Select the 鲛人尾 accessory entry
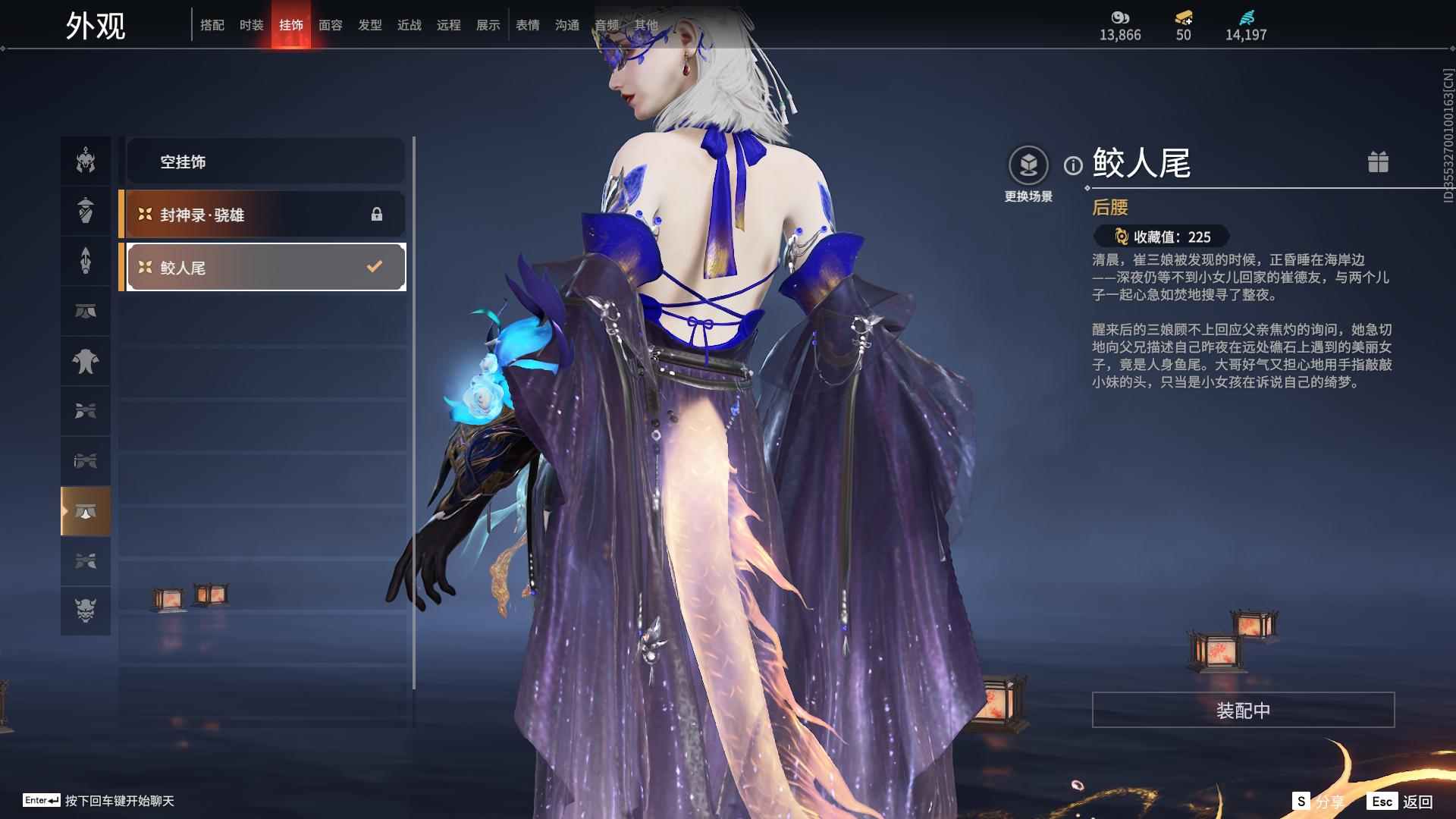Viewport: 1456px width, 819px height. (265, 267)
